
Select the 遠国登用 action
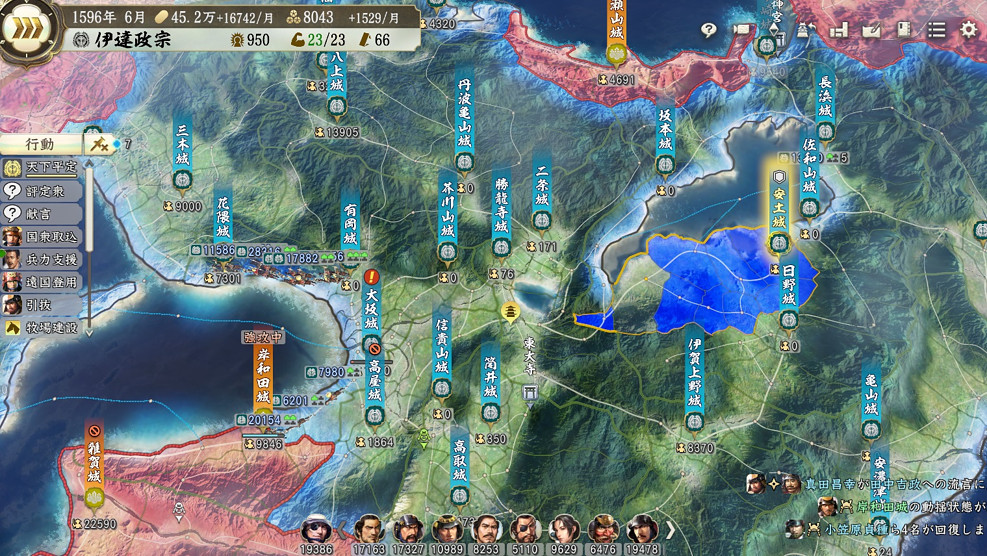click(x=44, y=282)
